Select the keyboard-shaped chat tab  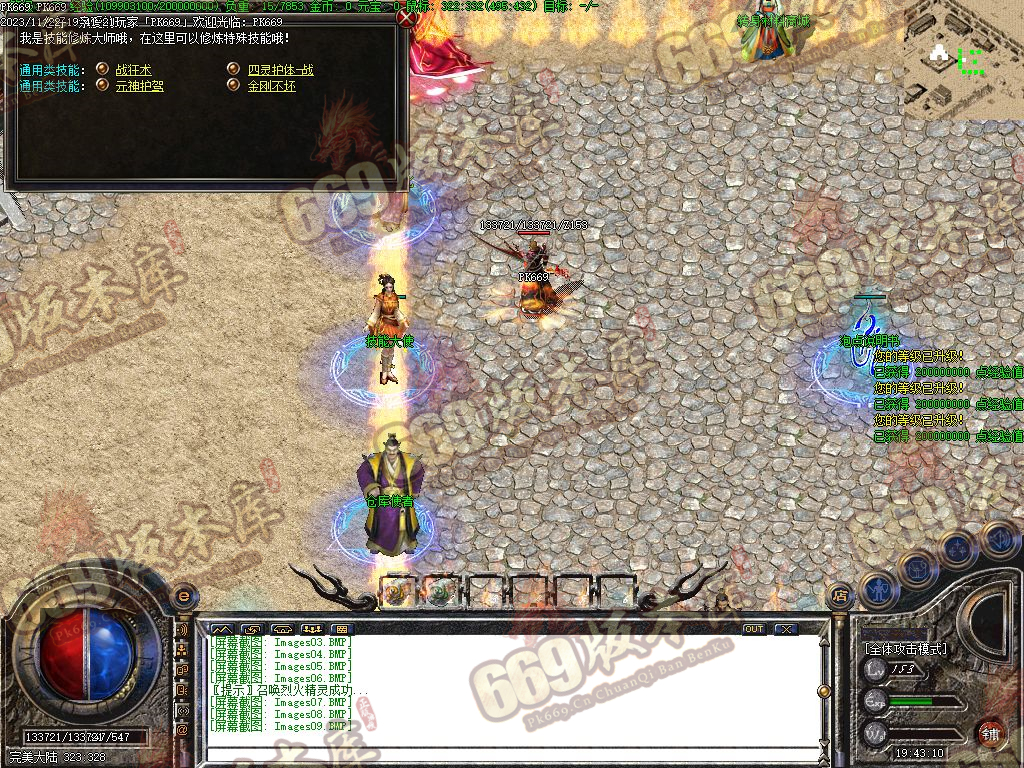coord(345,629)
